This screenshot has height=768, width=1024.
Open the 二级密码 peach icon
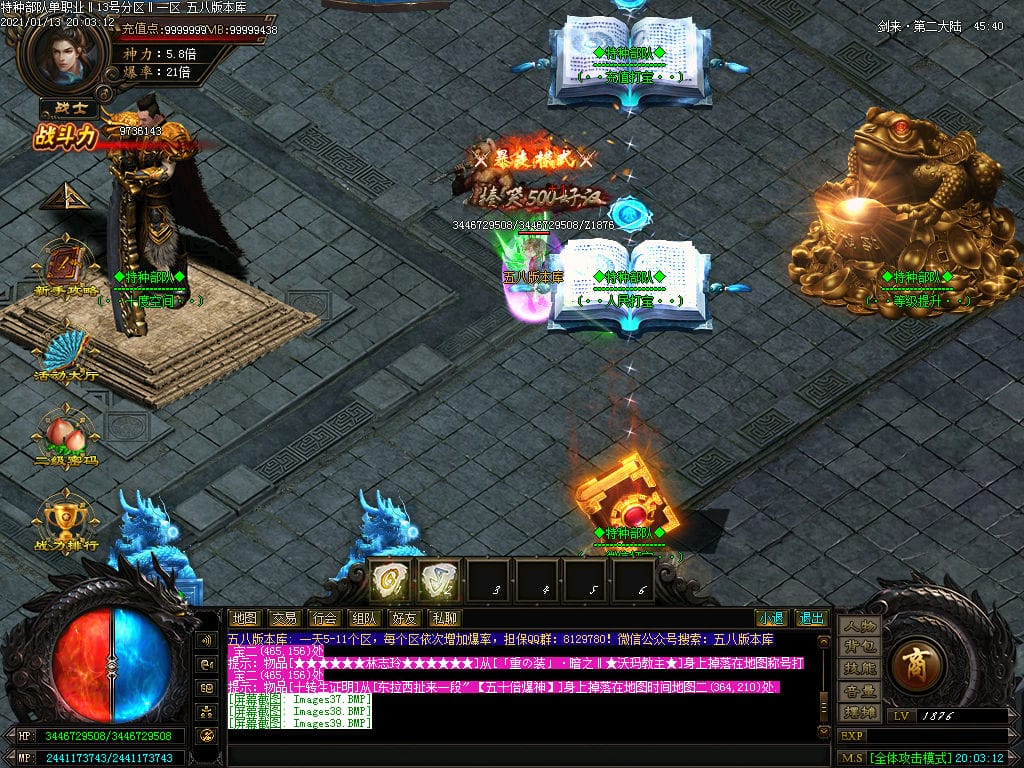click(66, 436)
